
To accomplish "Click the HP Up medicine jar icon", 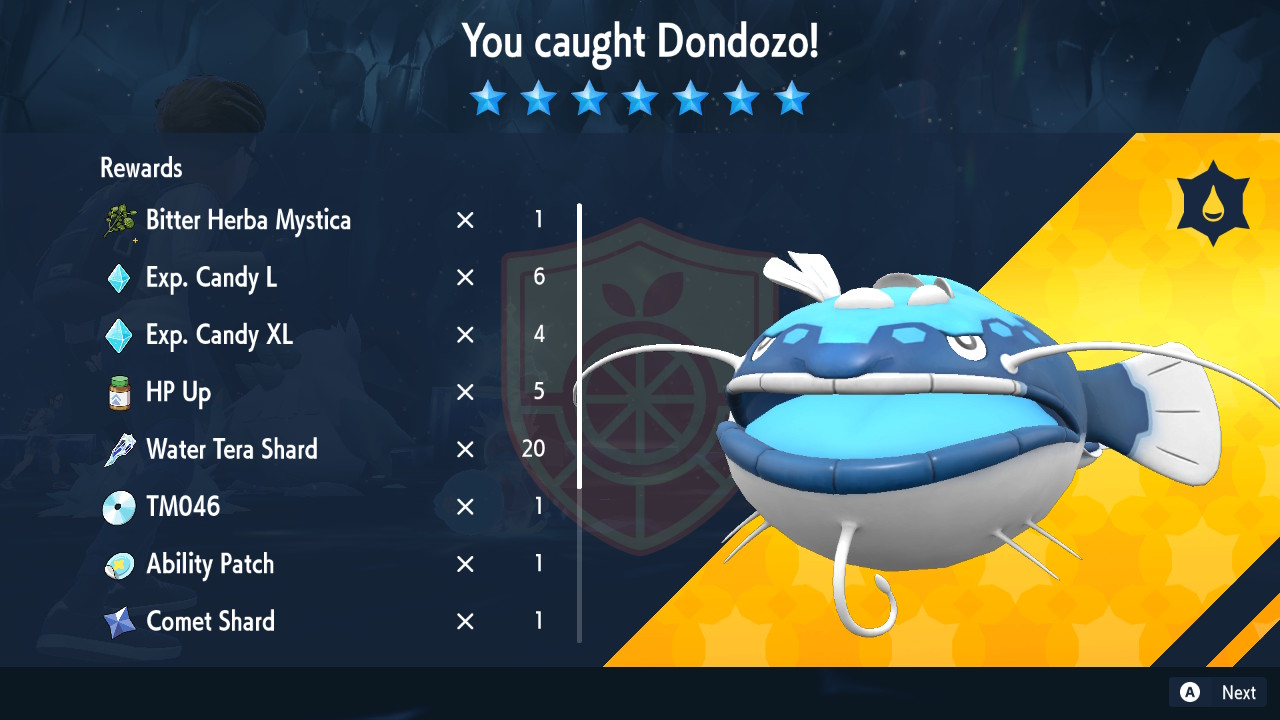I will [119, 392].
